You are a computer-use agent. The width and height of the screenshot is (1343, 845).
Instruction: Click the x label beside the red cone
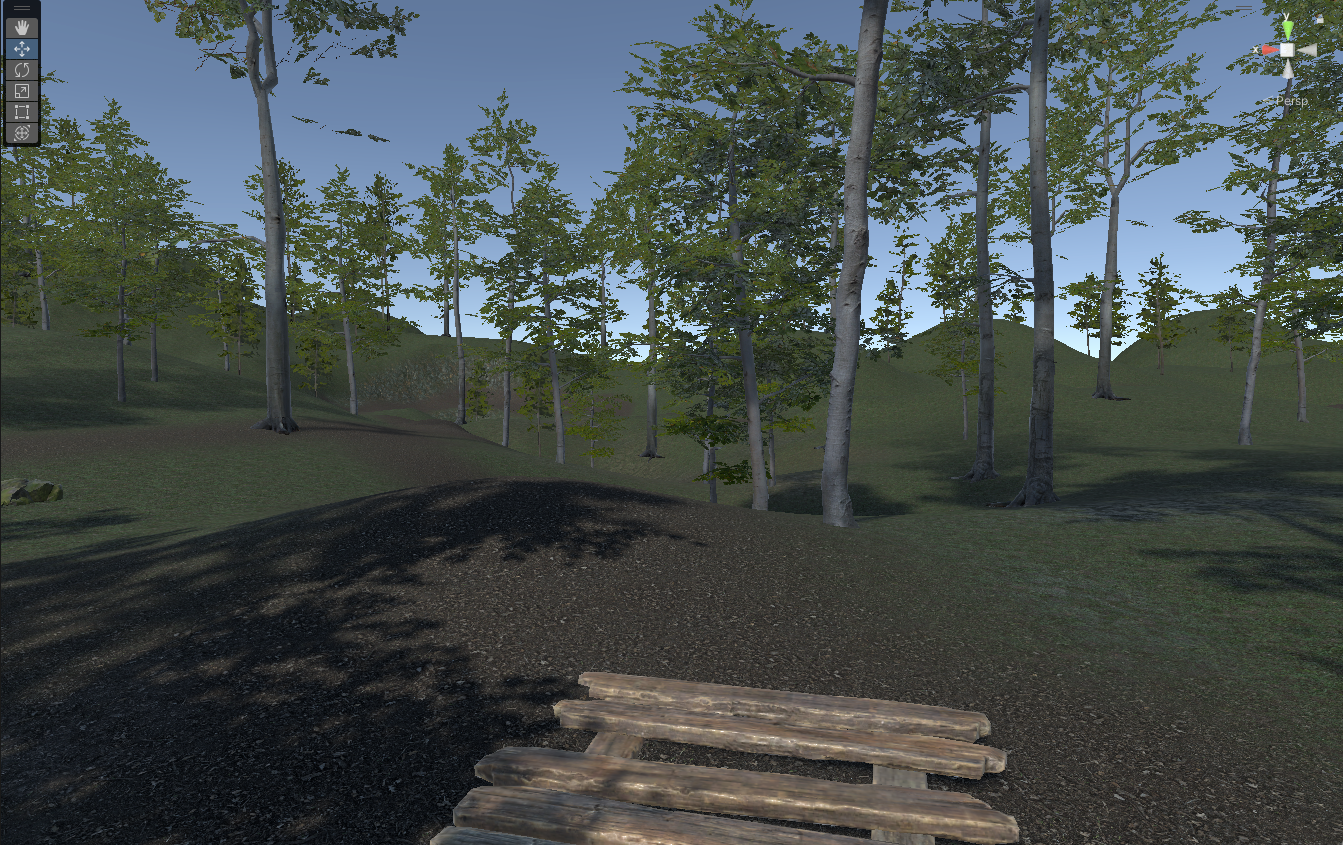(x=1256, y=49)
